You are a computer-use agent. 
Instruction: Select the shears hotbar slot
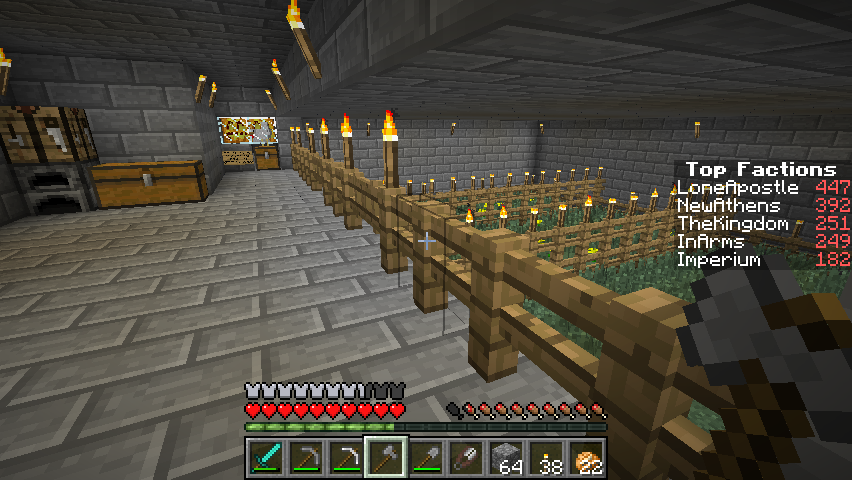pos(465,458)
